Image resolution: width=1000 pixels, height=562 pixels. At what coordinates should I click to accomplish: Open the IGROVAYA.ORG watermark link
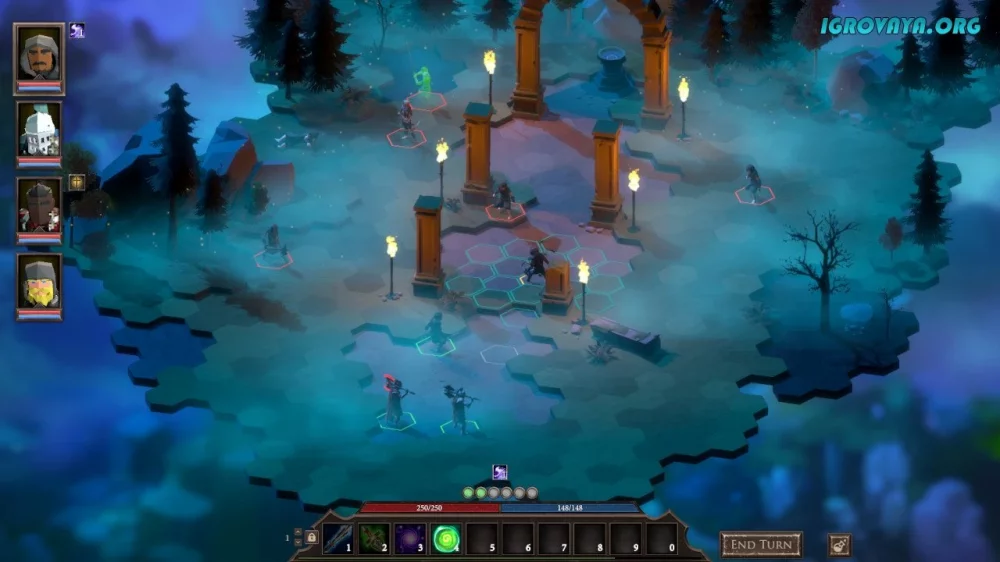click(900, 26)
